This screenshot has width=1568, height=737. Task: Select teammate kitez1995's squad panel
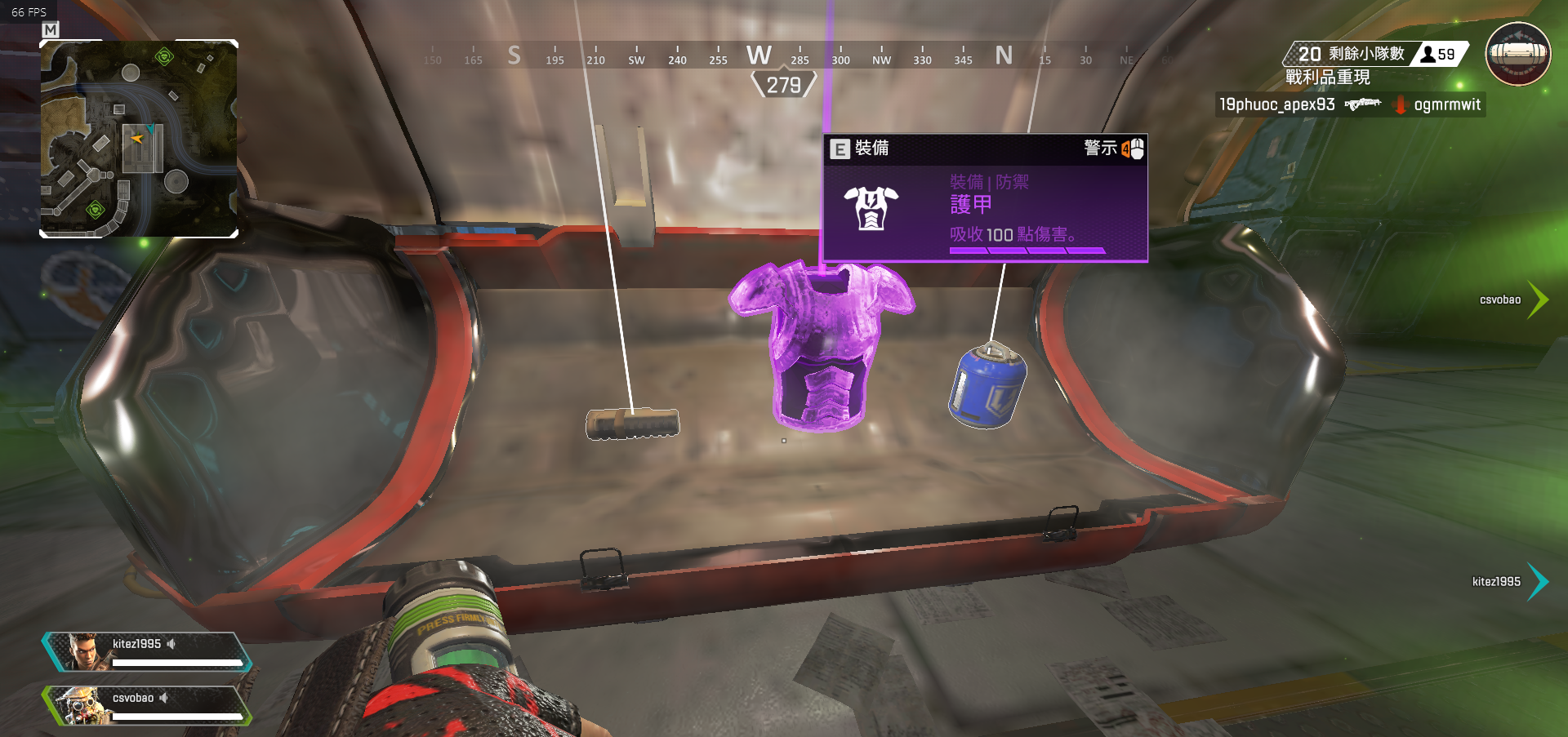(147, 651)
